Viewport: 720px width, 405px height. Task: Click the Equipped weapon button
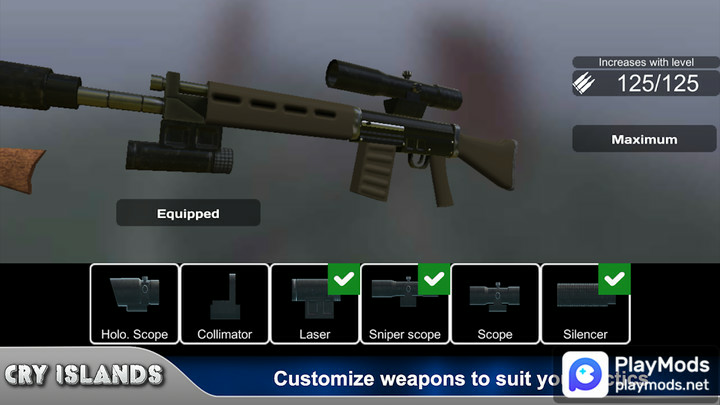point(188,213)
